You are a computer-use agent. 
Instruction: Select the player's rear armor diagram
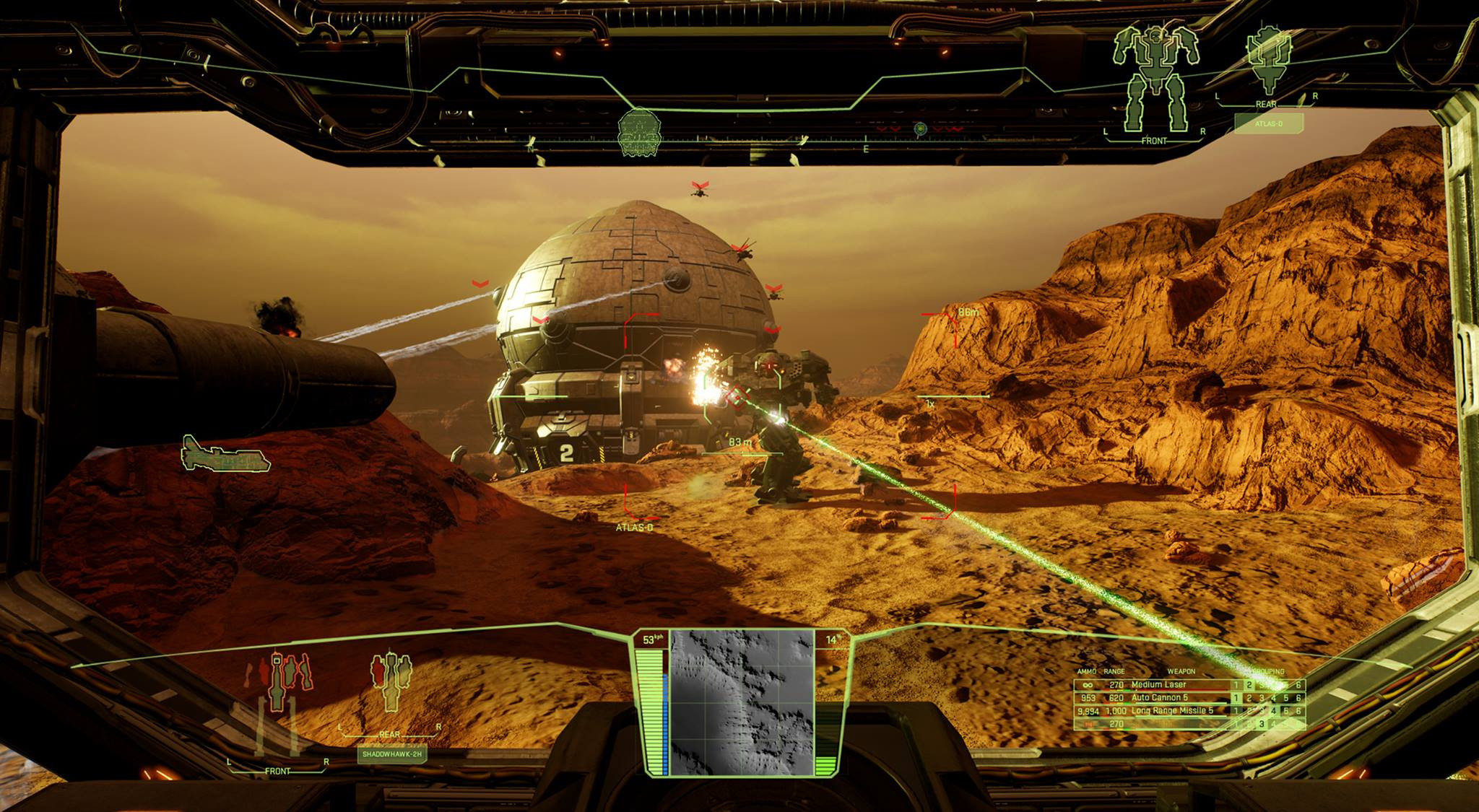(390, 682)
